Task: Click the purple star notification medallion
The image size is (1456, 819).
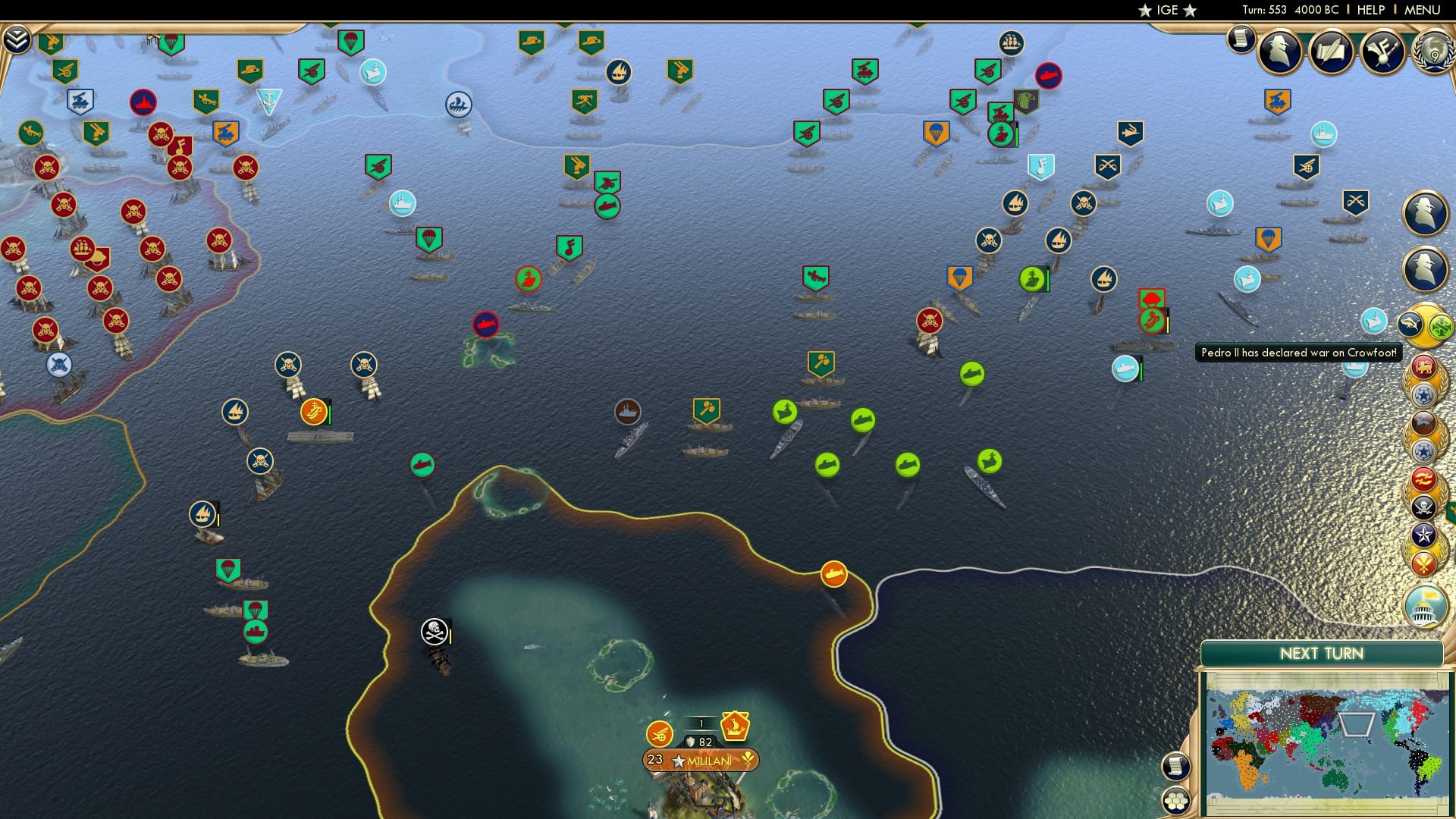Action: click(1423, 535)
